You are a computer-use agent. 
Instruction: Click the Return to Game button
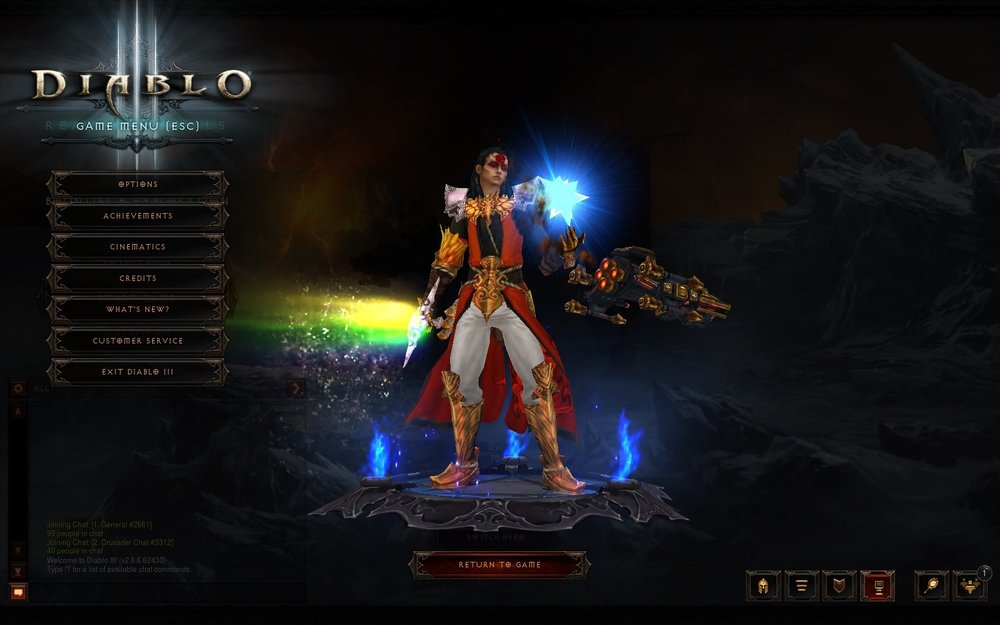(500, 565)
